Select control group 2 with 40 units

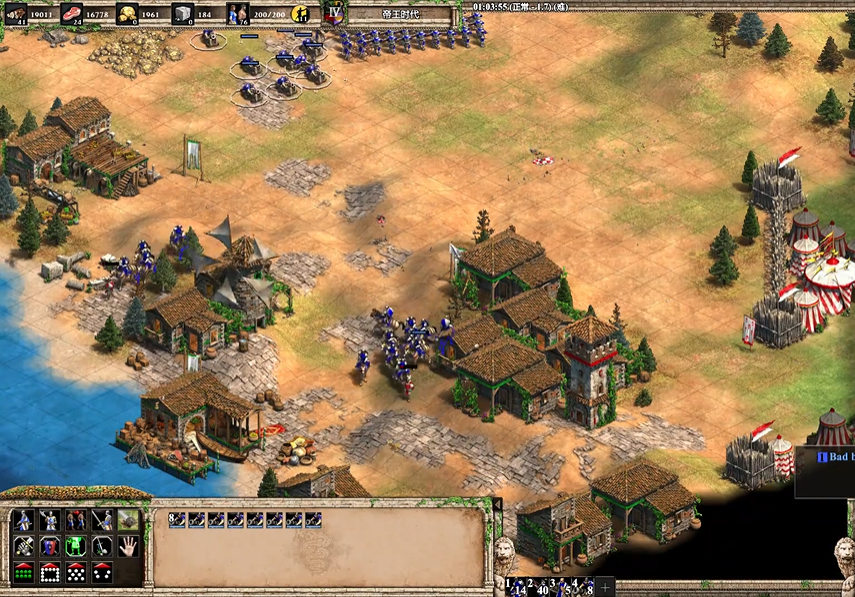coord(541,585)
